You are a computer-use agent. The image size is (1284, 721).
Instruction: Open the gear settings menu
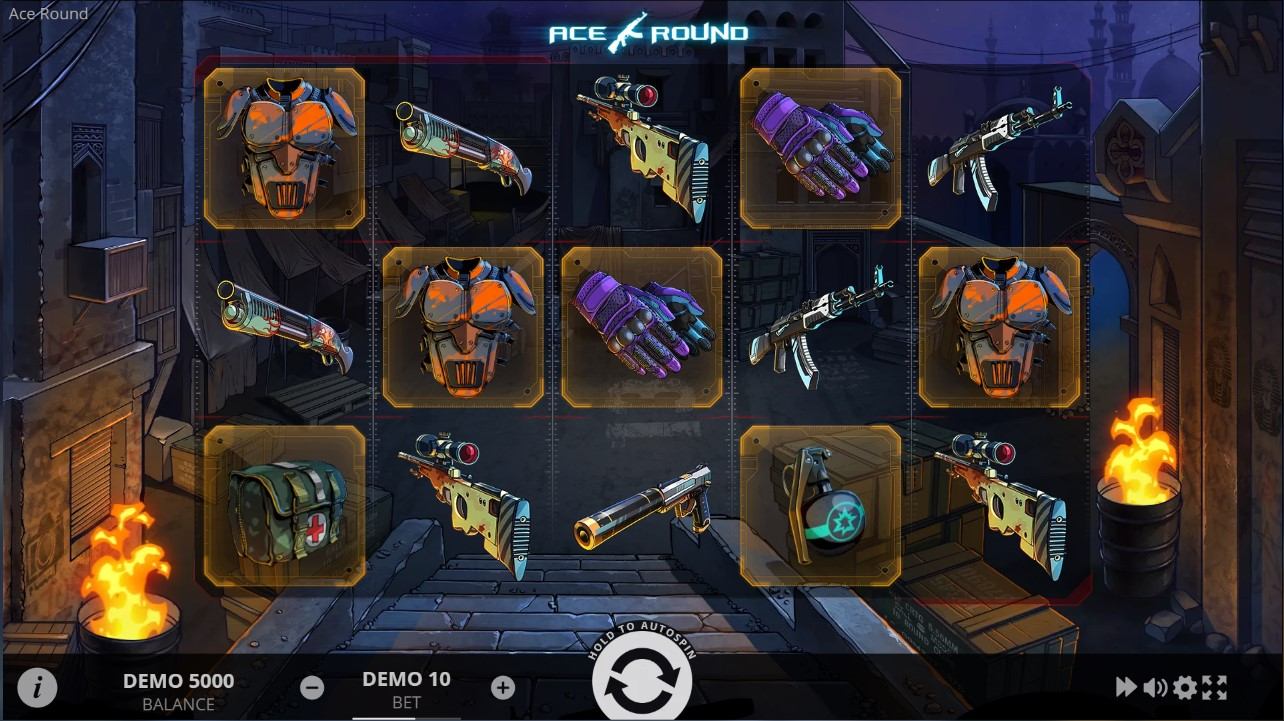point(1185,687)
